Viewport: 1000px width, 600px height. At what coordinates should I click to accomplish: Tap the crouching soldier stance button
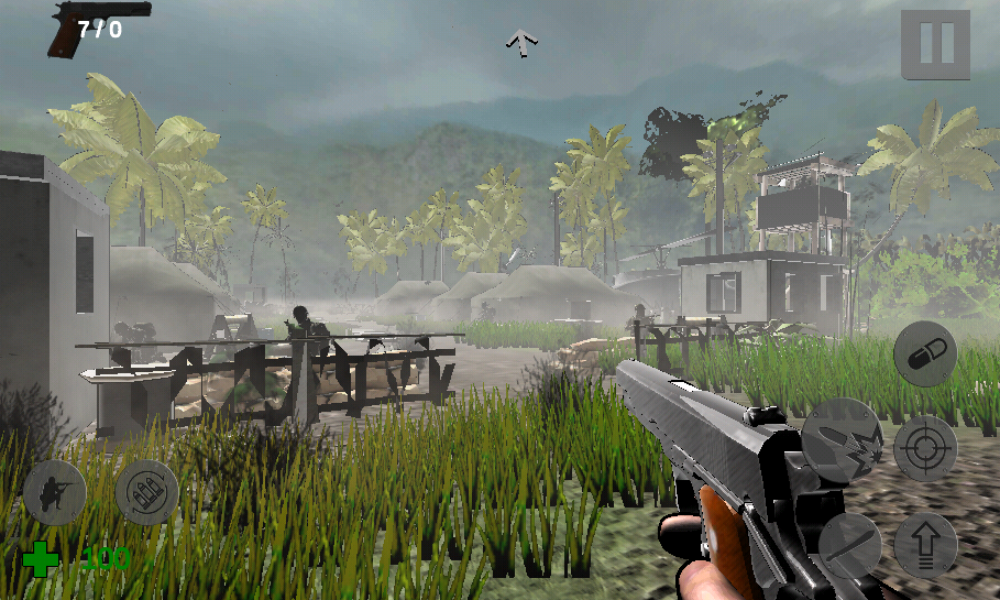pos(54,493)
